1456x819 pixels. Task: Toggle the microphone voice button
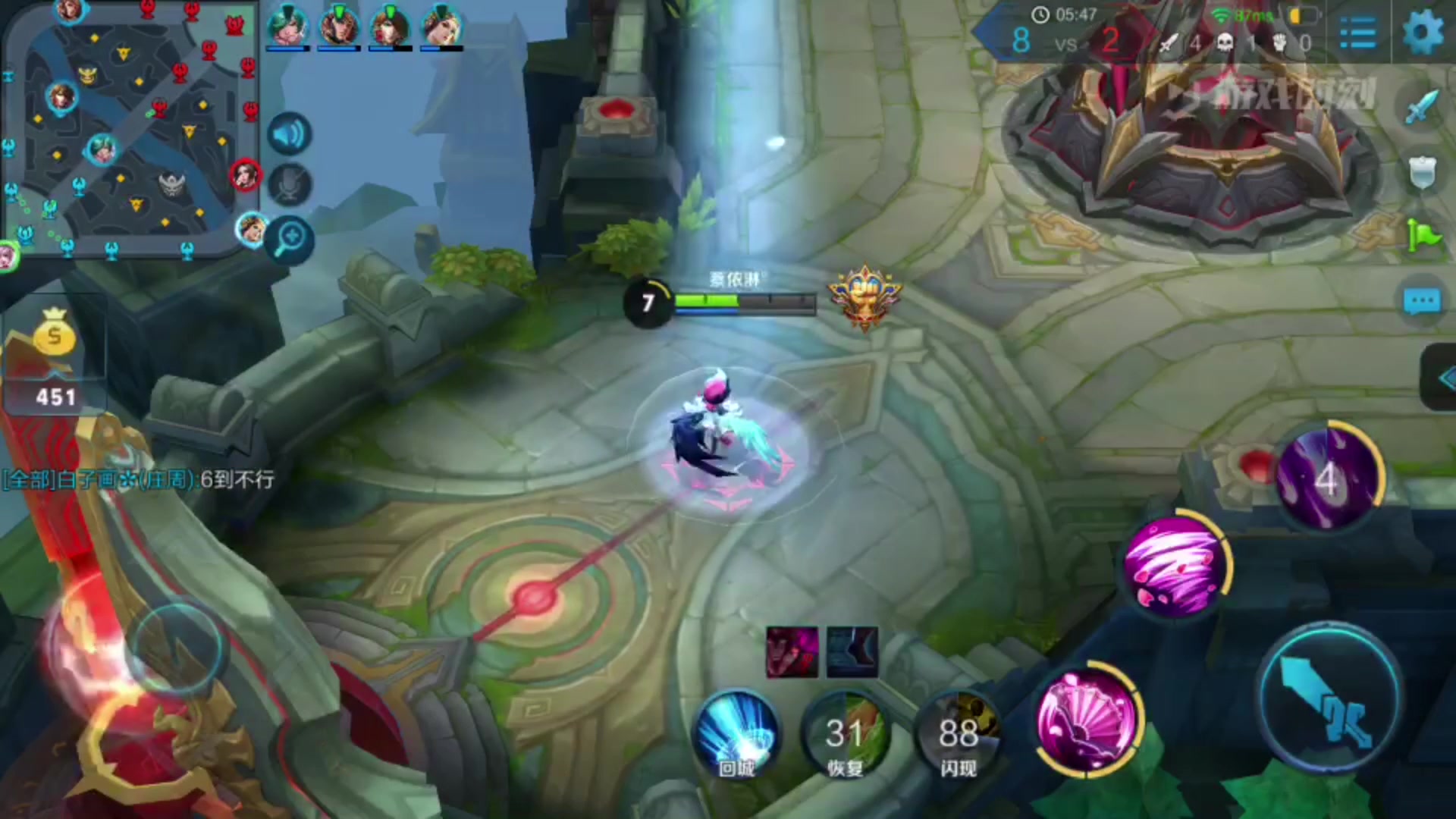point(289,184)
